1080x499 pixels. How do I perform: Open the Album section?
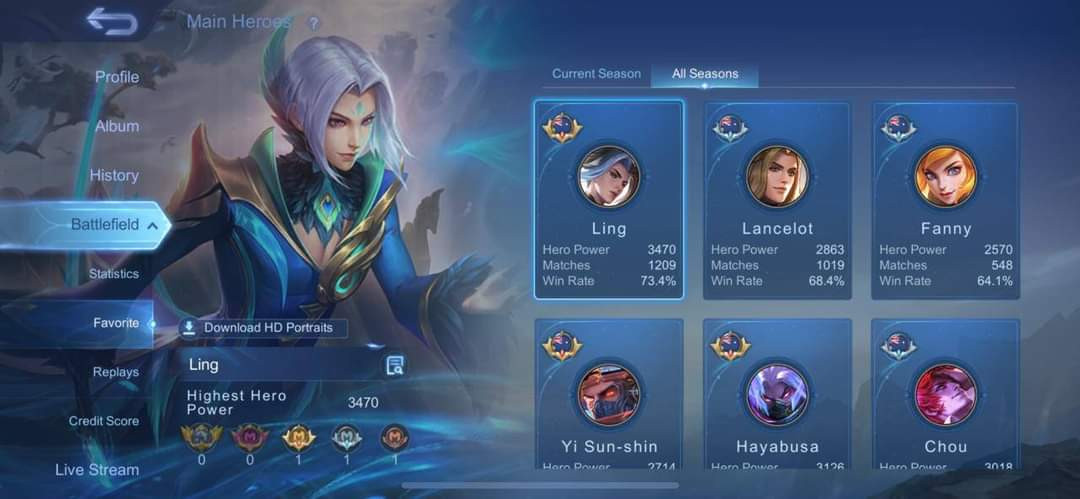tap(117, 126)
